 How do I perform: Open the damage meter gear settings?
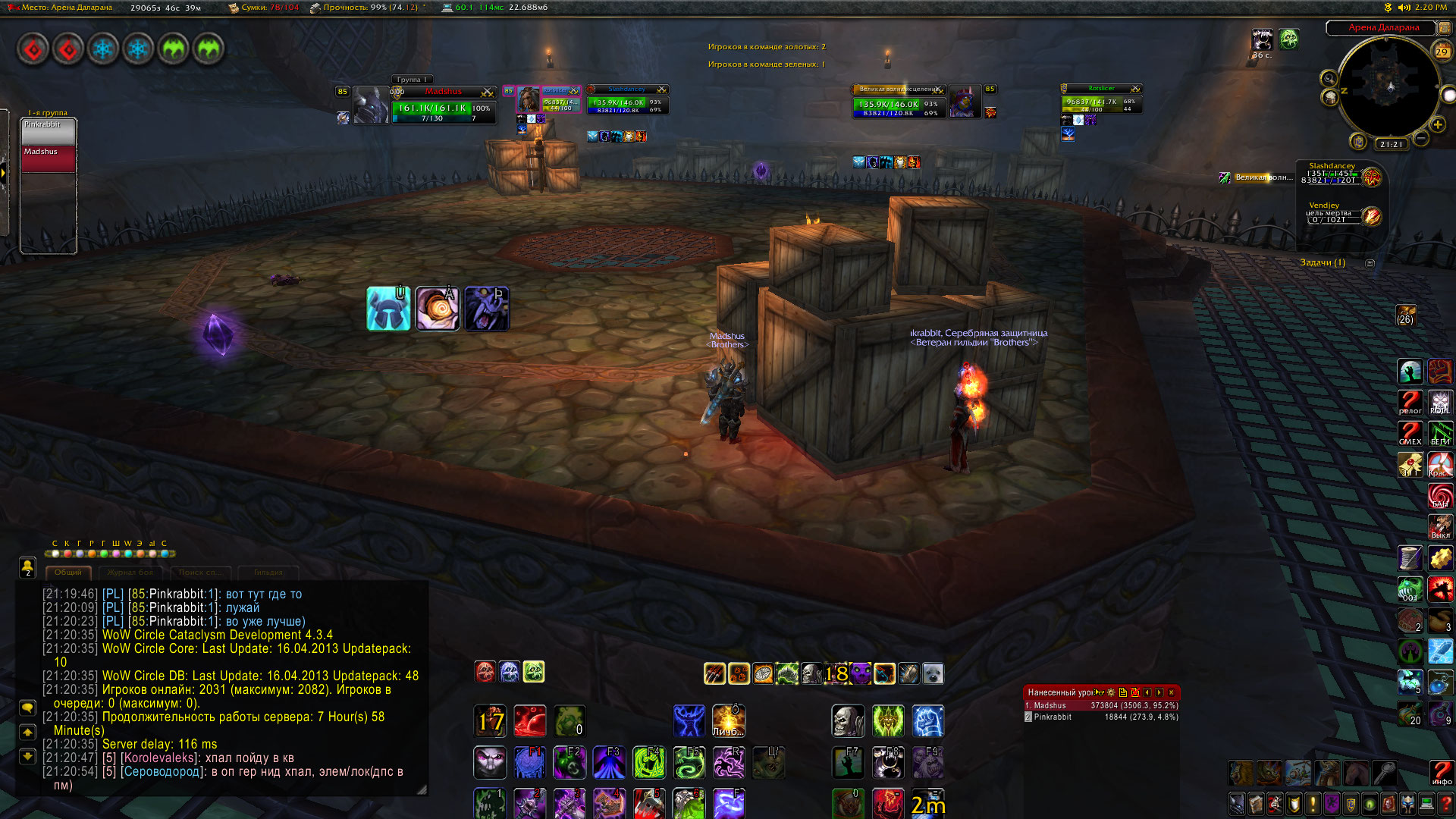point(1111,692)
